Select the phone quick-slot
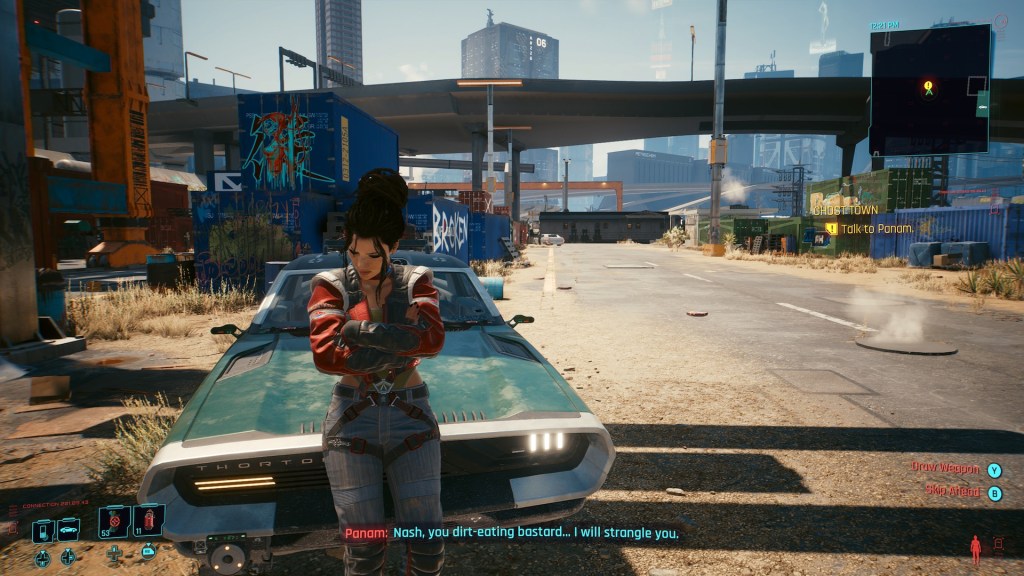 42,531
